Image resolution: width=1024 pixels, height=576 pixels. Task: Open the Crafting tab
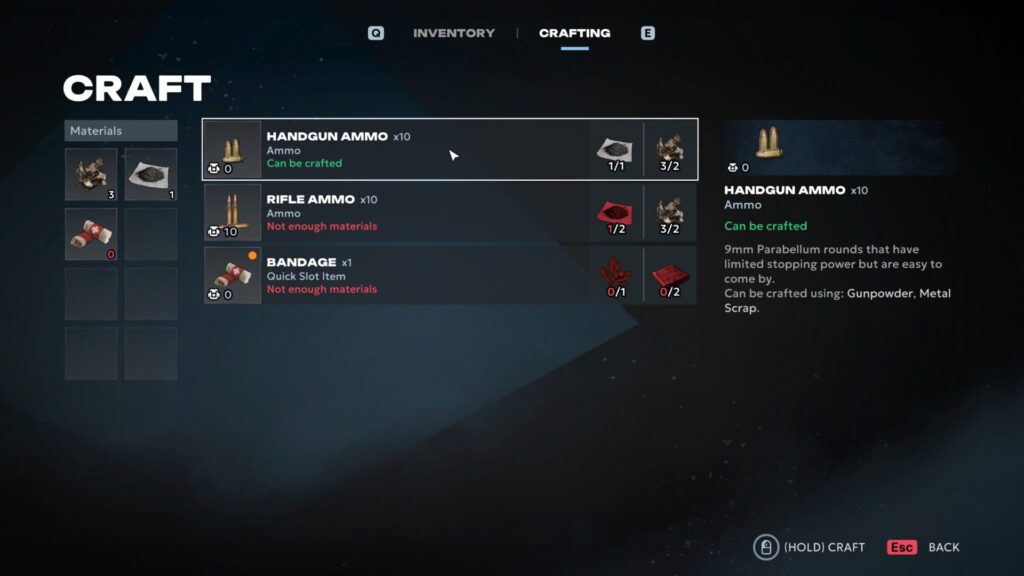tap(574, 33)
